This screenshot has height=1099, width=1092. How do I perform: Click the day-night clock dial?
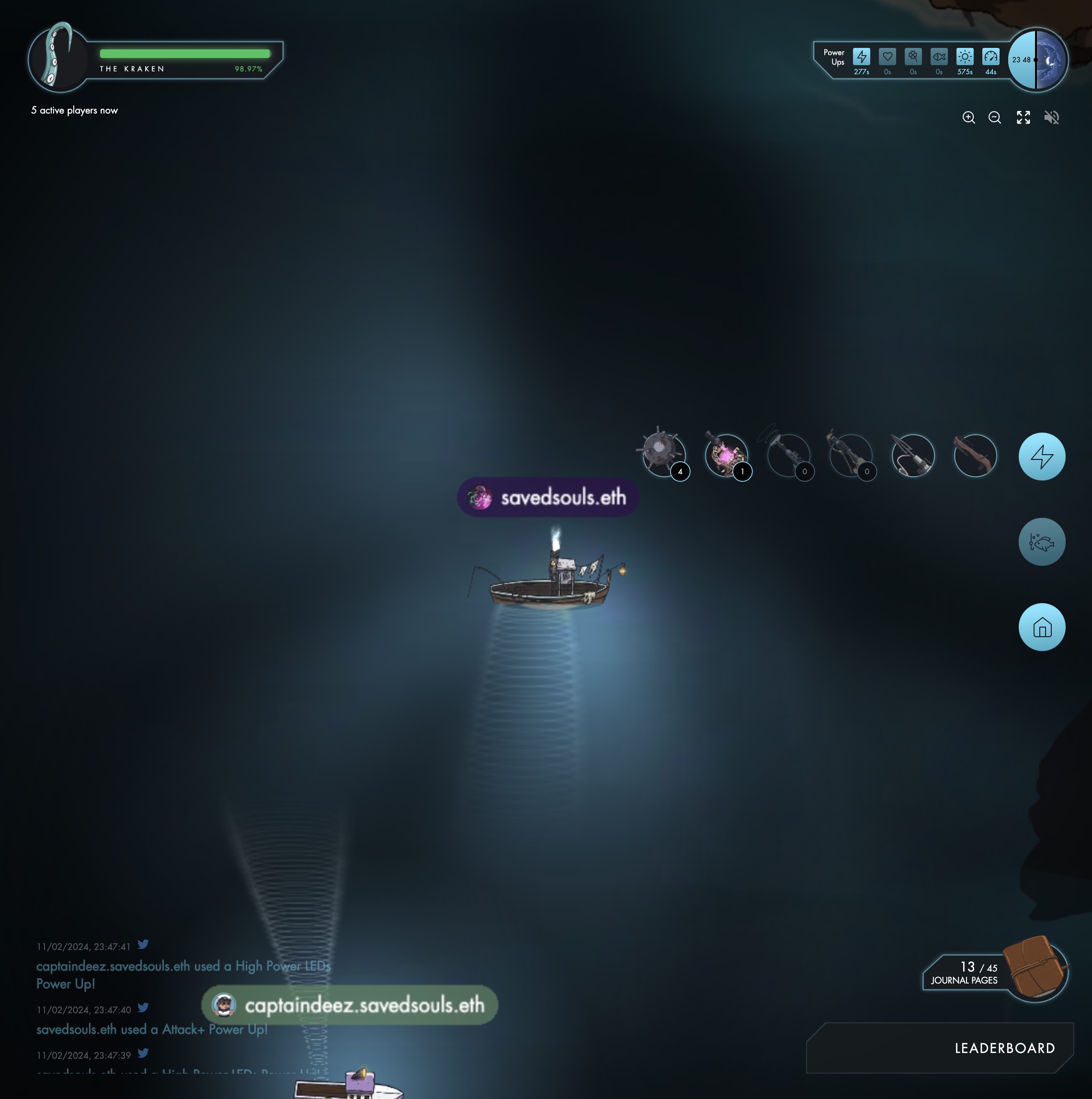(1037, 60)
